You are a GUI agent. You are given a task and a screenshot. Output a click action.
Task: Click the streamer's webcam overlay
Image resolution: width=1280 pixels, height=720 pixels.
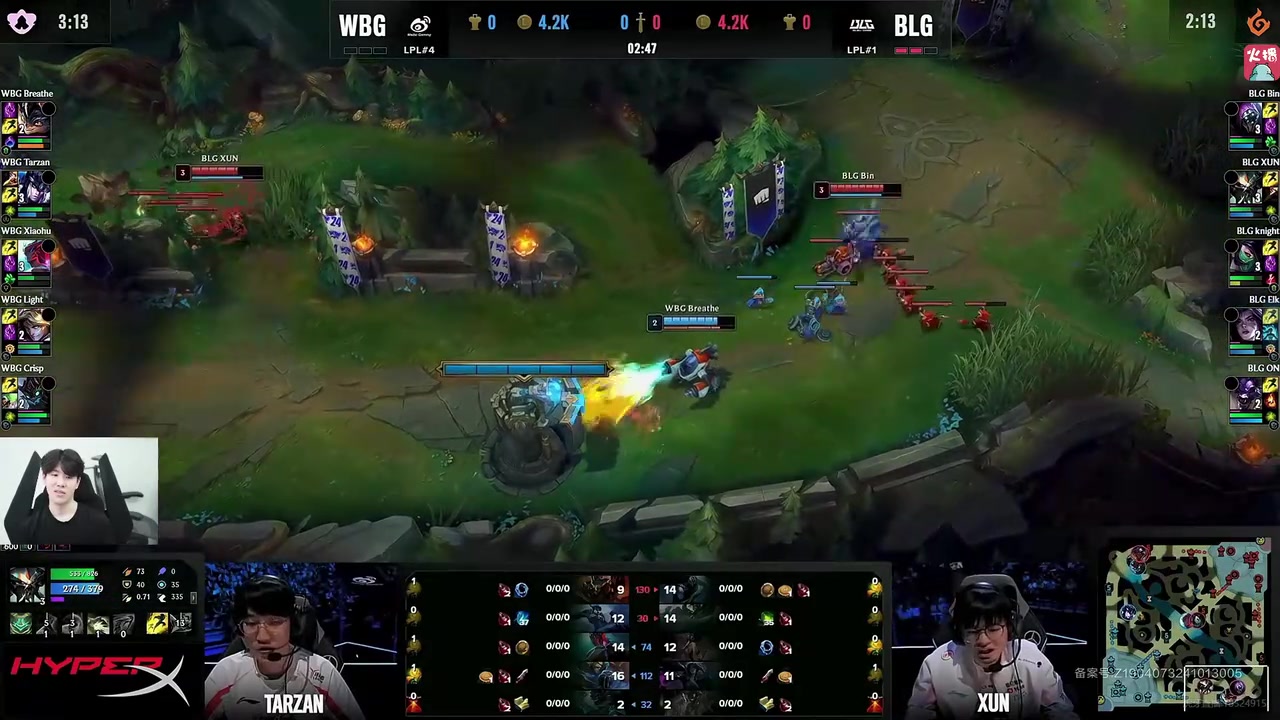pos(79,491)
